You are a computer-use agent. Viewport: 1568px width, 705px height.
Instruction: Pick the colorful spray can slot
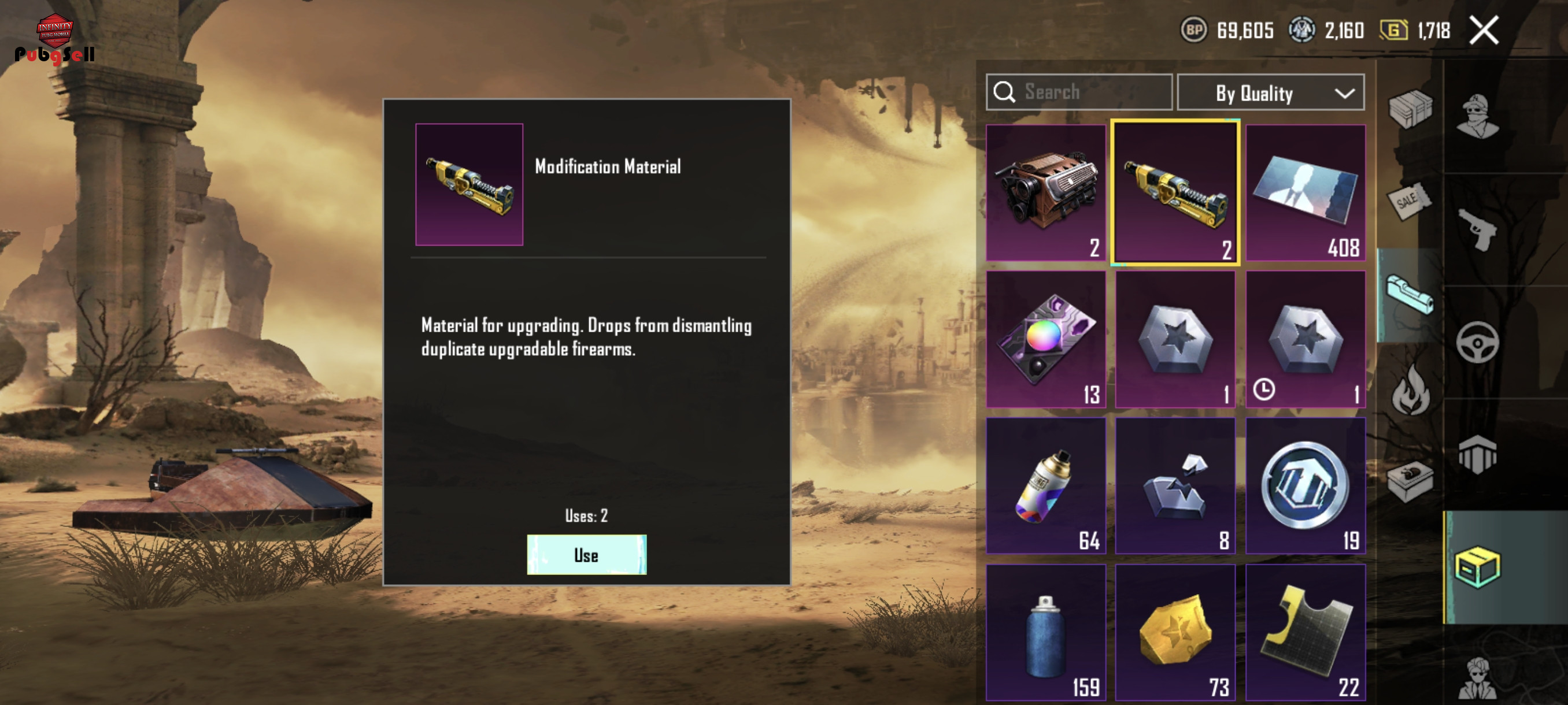1046,485
